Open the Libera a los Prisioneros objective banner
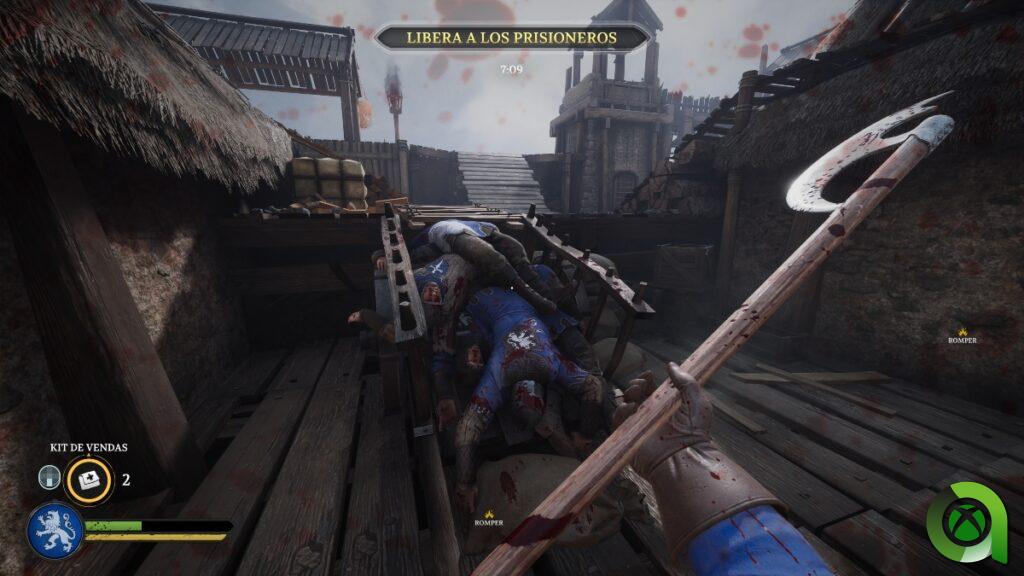Screen dimensions: 1024x576 (x=512, y=38)
